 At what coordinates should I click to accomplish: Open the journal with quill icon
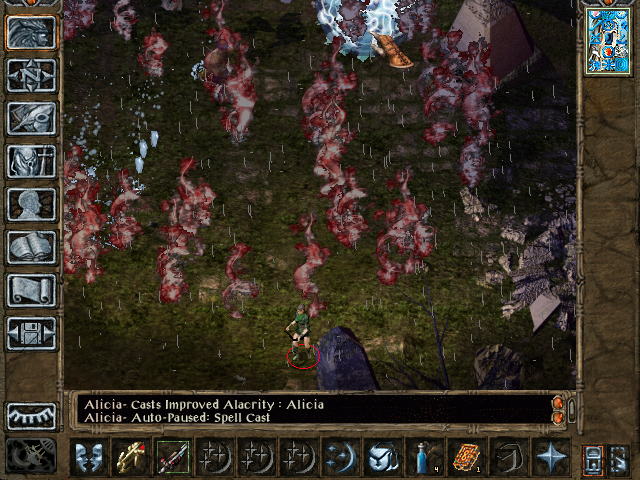click(x=31, y=118)
